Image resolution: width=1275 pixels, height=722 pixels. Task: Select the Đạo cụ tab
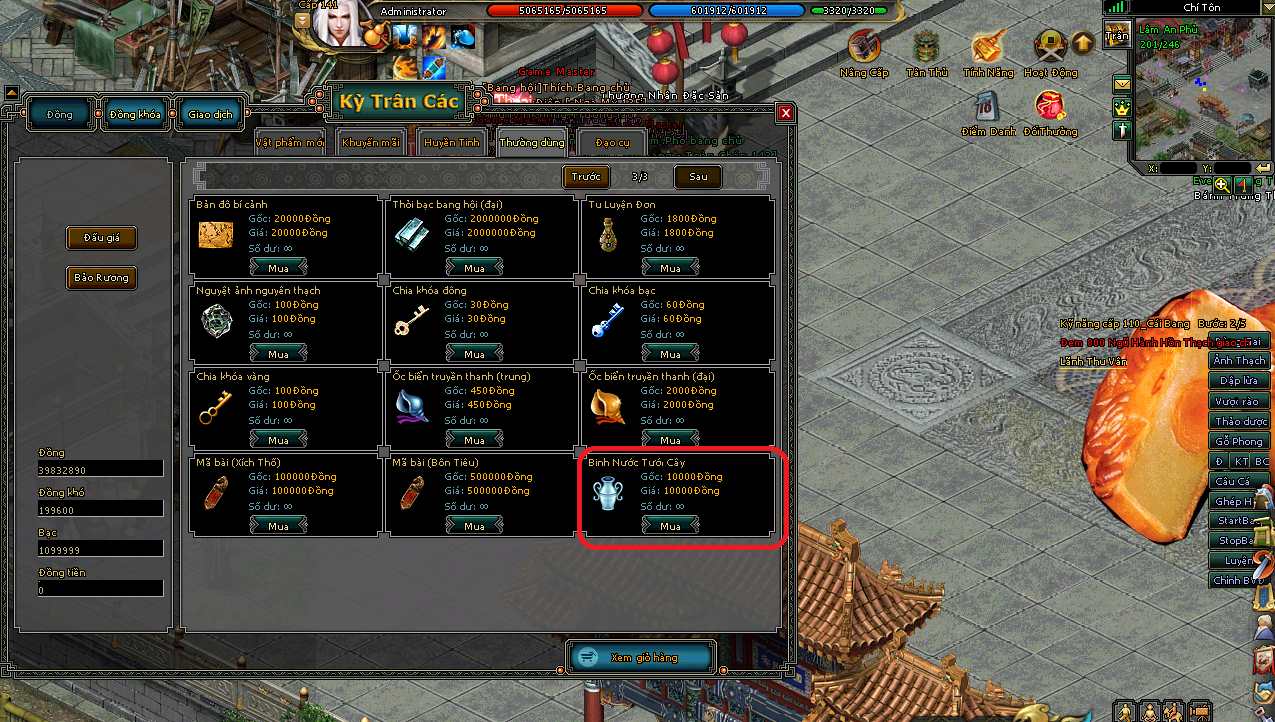pyautogui.click(x=612, y=142)
